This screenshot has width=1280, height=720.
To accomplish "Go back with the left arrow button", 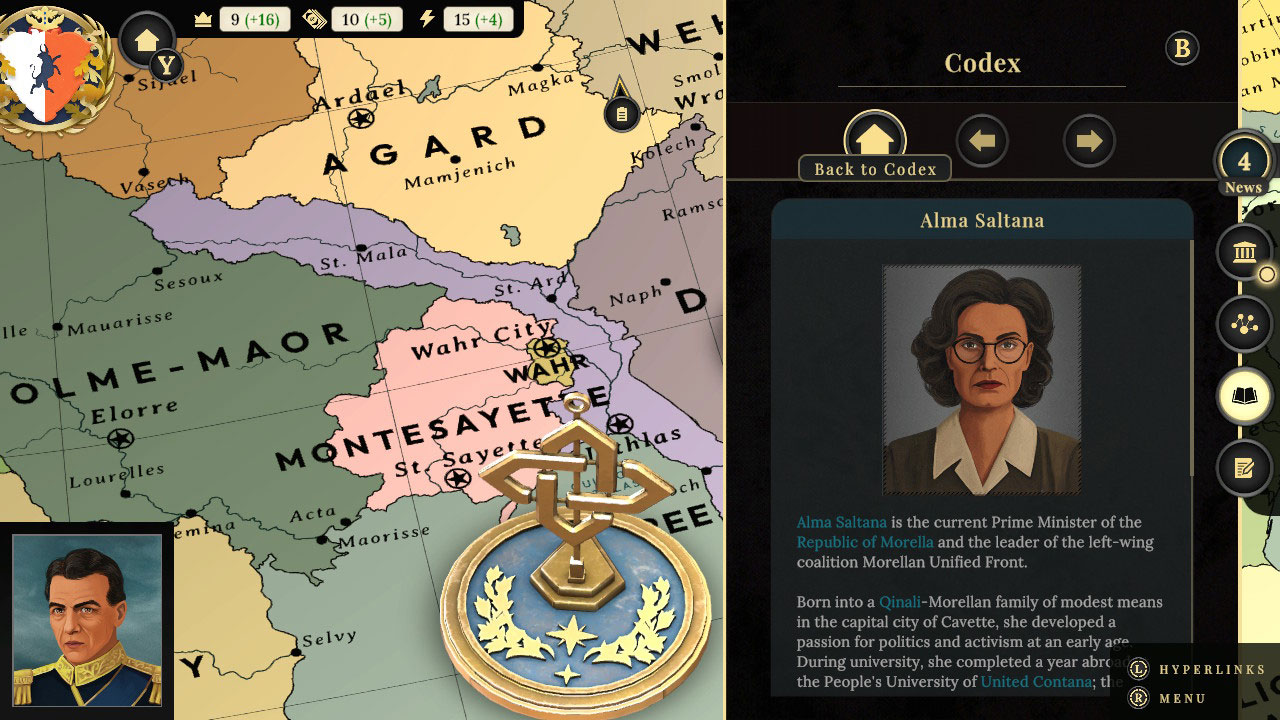I will click(x=982, y=140).
